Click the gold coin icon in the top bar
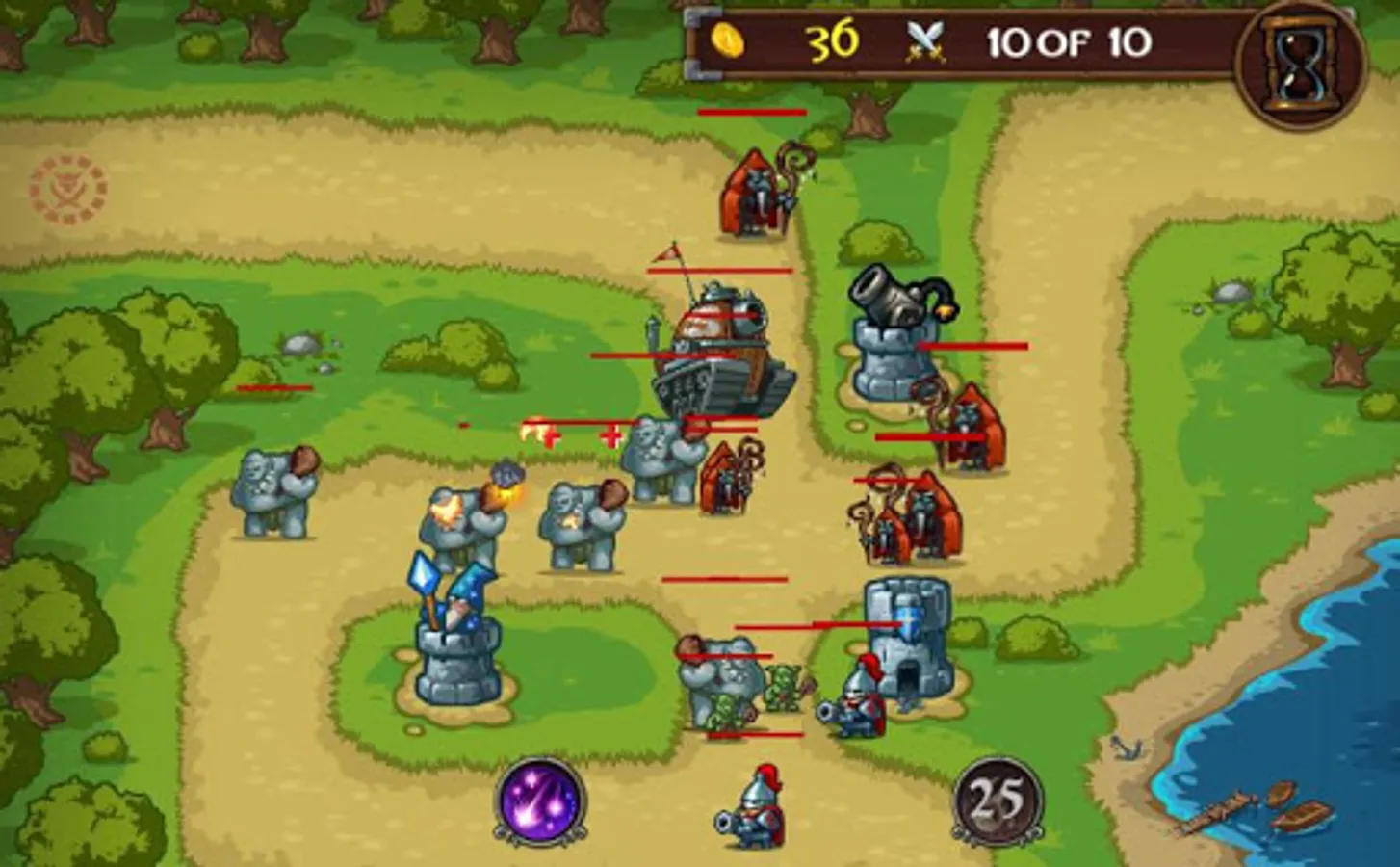The height and width of the screenshot is (867, 1400). pos(728,40)
